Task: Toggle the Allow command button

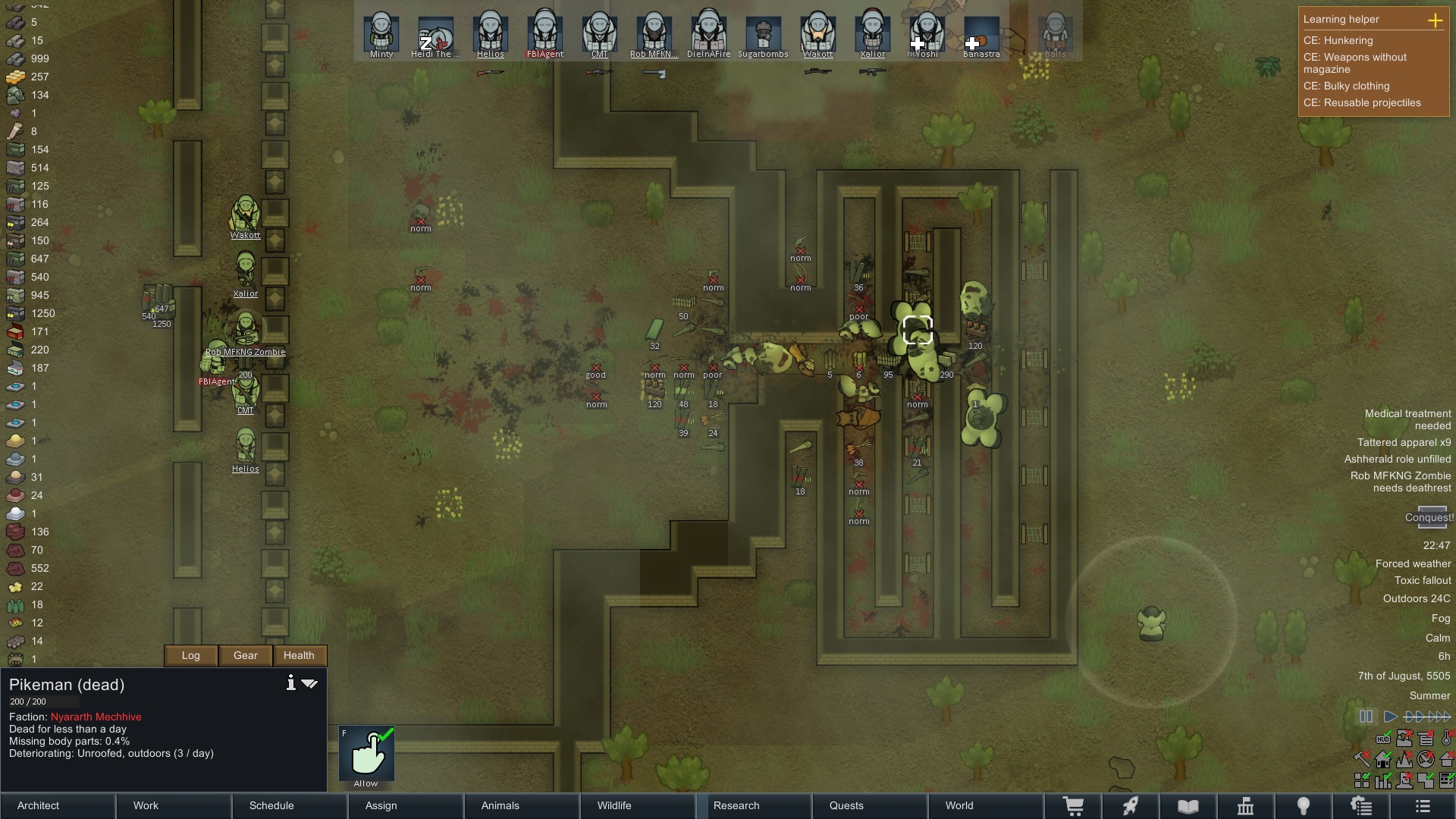Action: pyautogui.click(x=367, y=754)
